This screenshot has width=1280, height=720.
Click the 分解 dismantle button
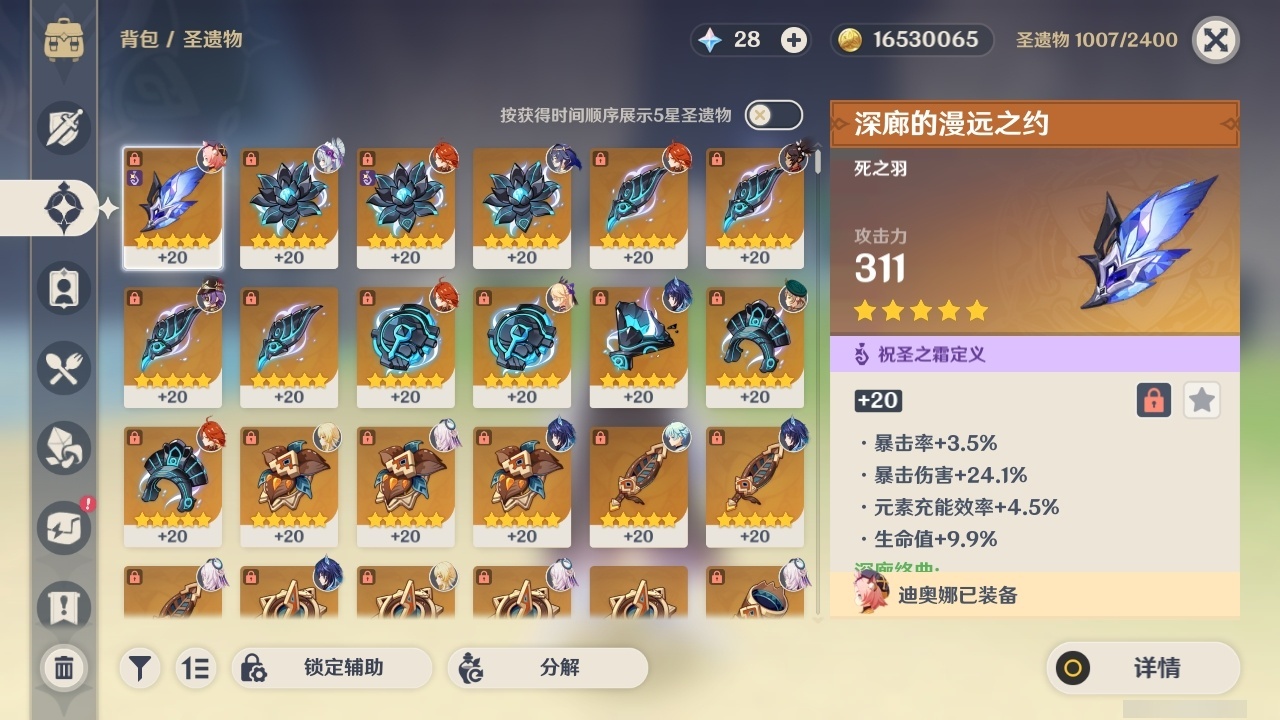(546, 668)
